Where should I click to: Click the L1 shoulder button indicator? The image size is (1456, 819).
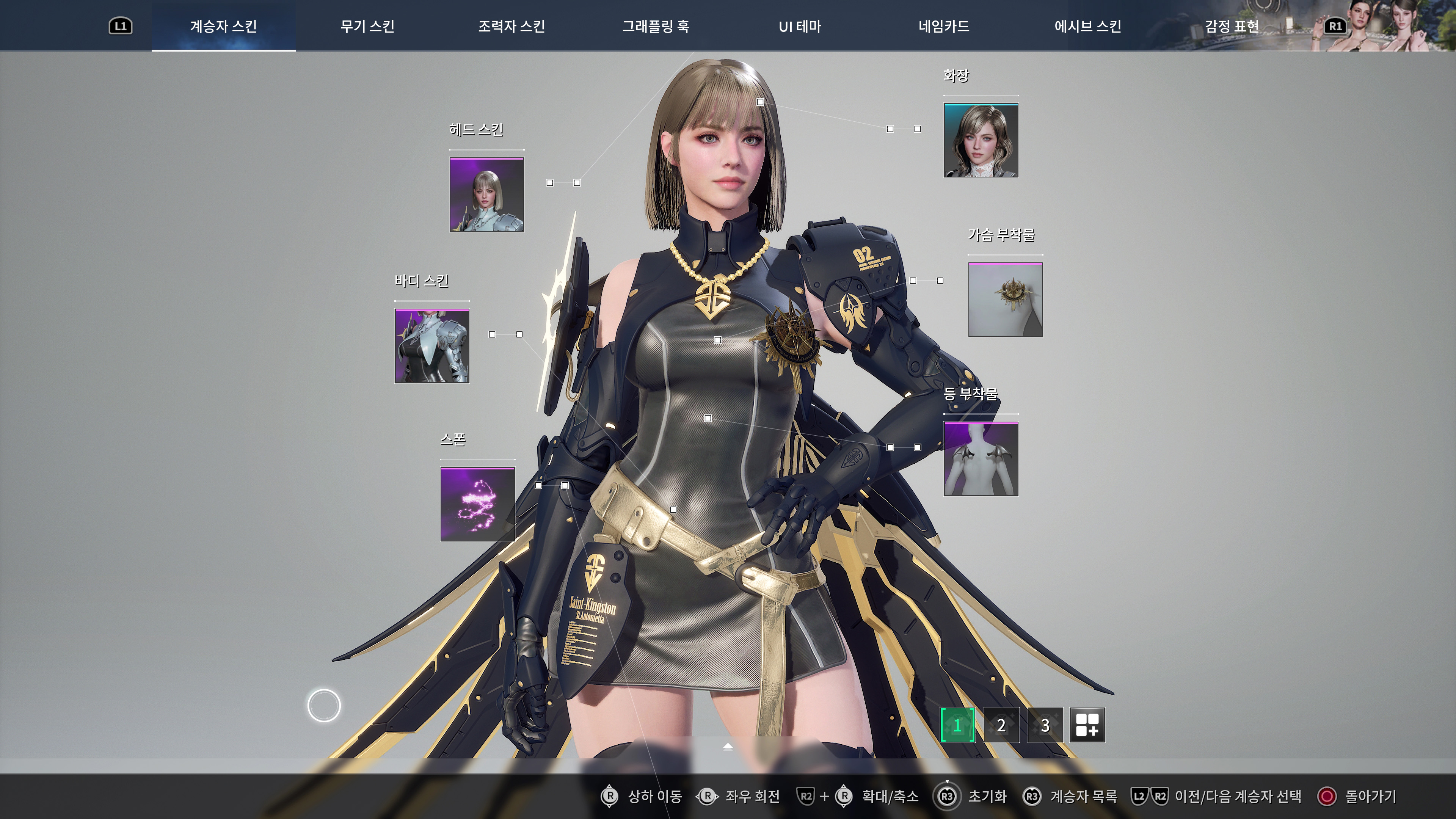121,25
